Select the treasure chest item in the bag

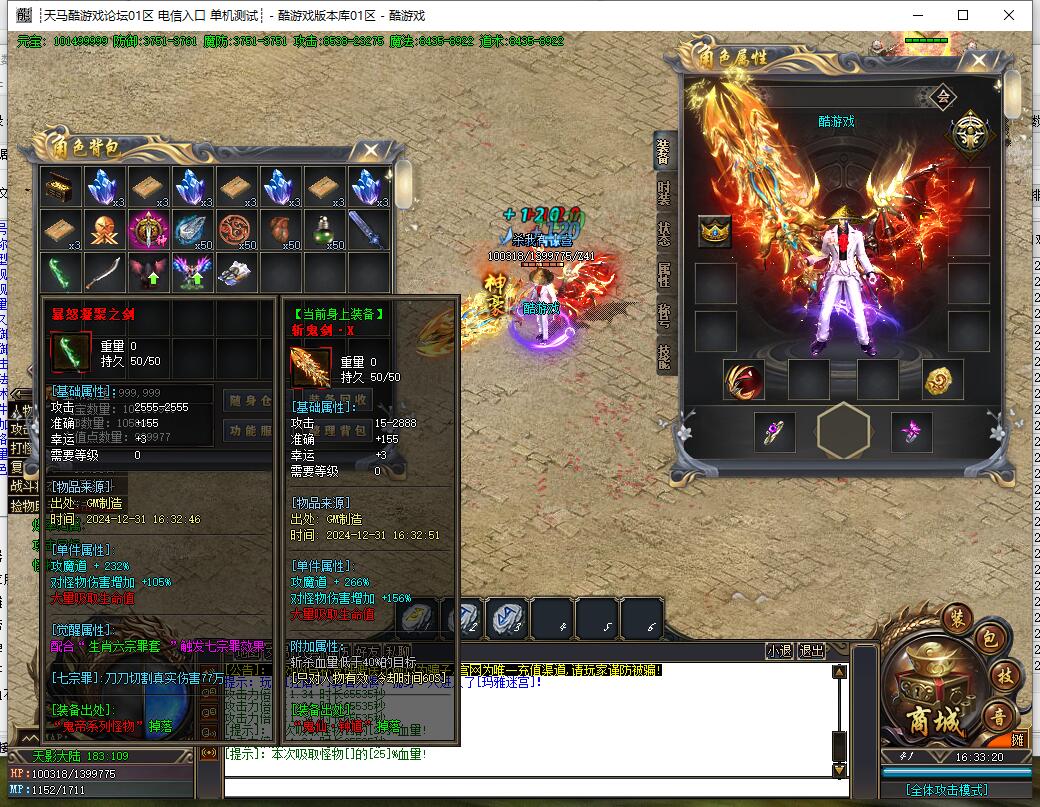click(59, 186)
